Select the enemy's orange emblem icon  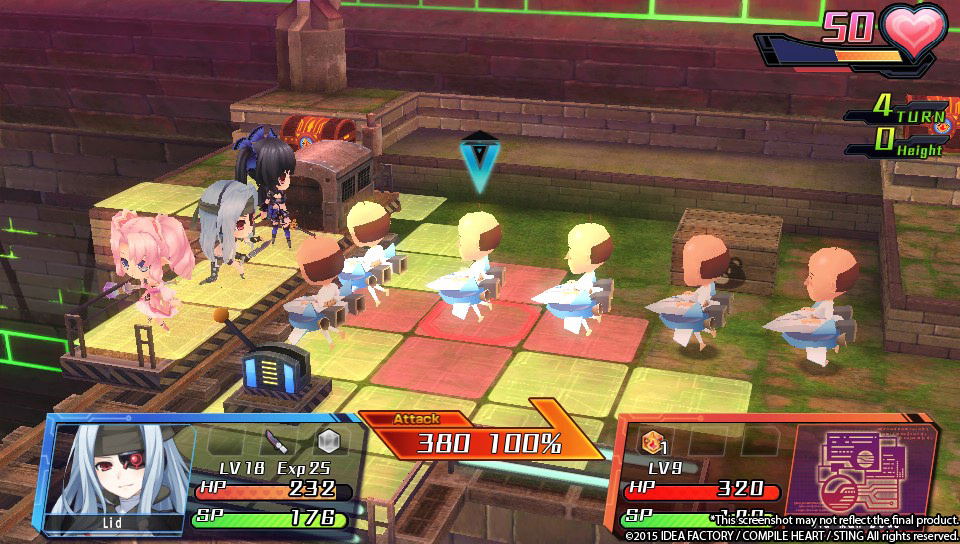pyautogui.click(x=650, y=441)
